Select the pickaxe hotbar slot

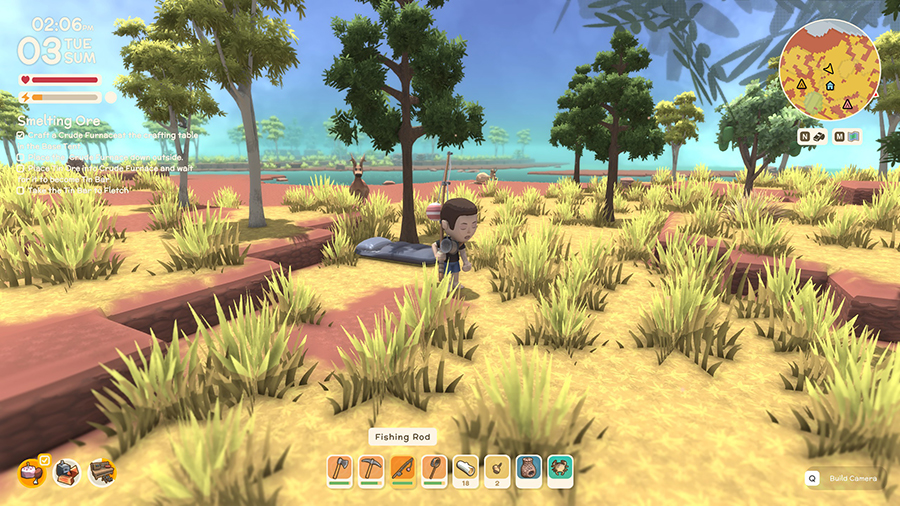(372, 470)
